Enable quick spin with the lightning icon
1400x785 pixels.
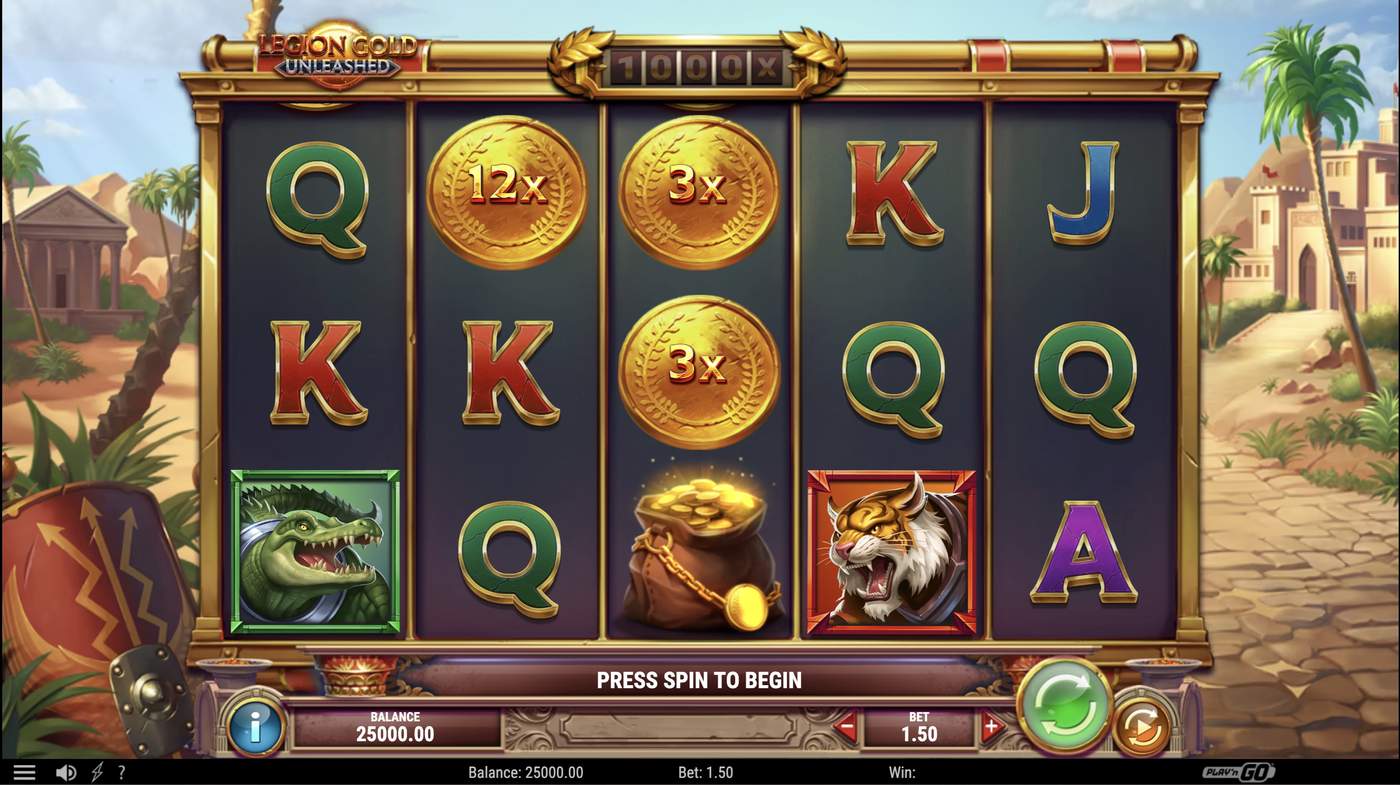pyautogui.click(x=94, y=771)
